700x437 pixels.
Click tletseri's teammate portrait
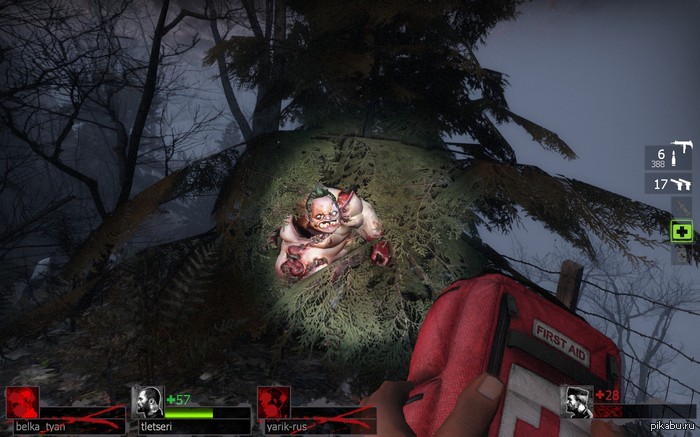(148, 402)
